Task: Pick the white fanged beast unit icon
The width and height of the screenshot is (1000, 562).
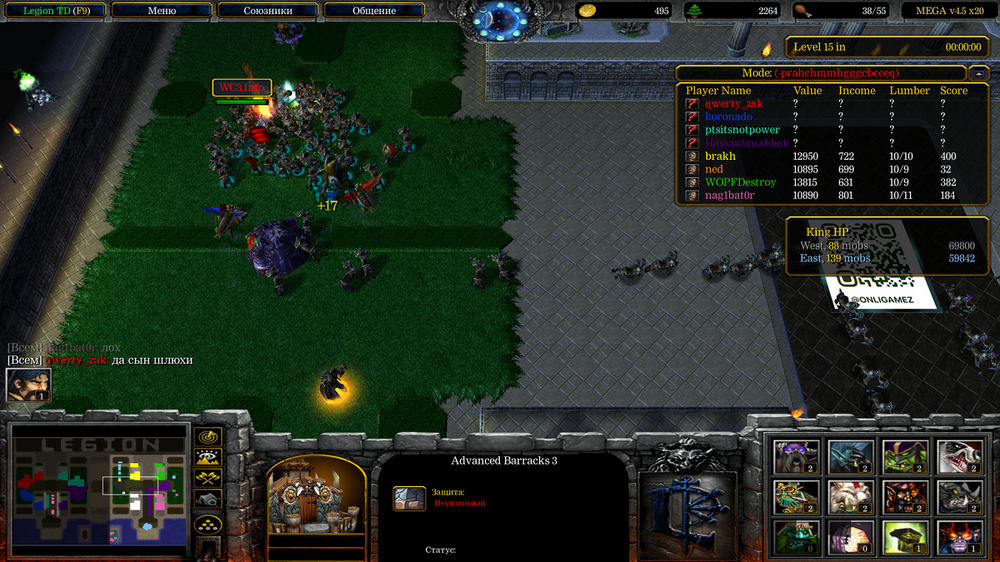Action: pyautogui.click(x=958, y=456)
